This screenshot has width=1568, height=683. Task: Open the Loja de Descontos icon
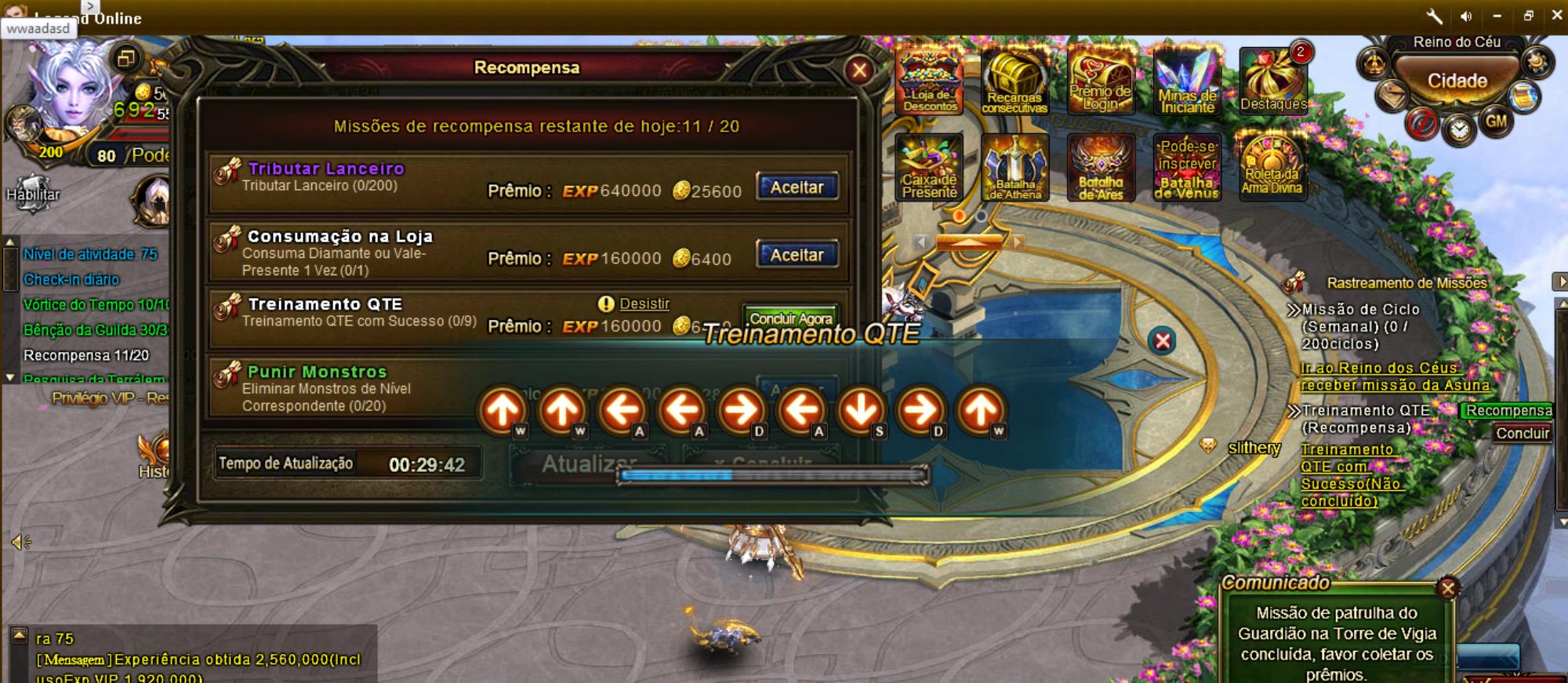click(x=930, y=80)
